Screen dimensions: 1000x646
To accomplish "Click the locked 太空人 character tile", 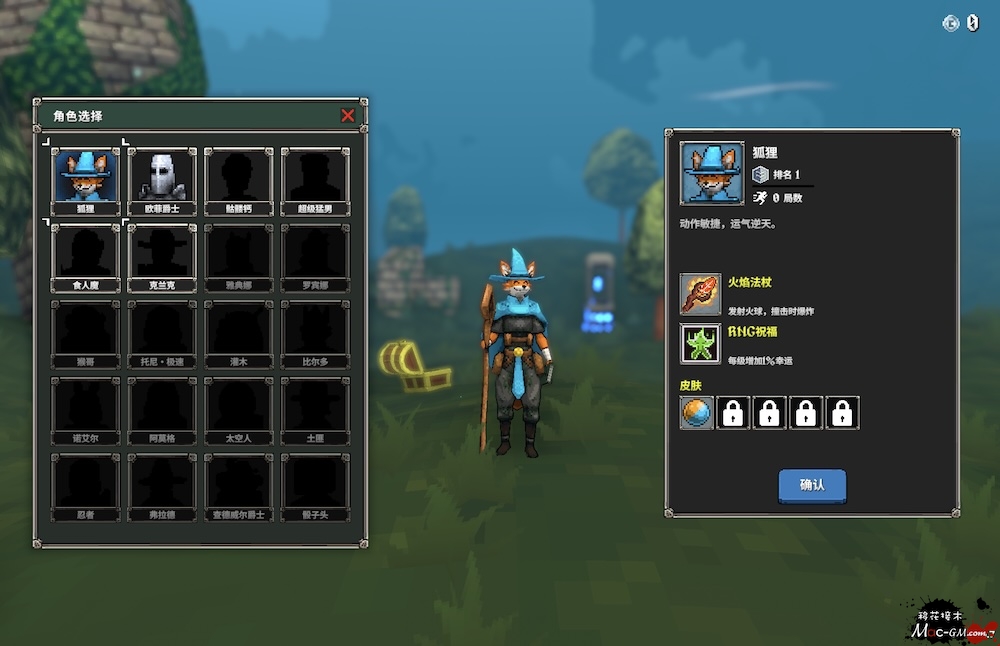I will [238, 409].
